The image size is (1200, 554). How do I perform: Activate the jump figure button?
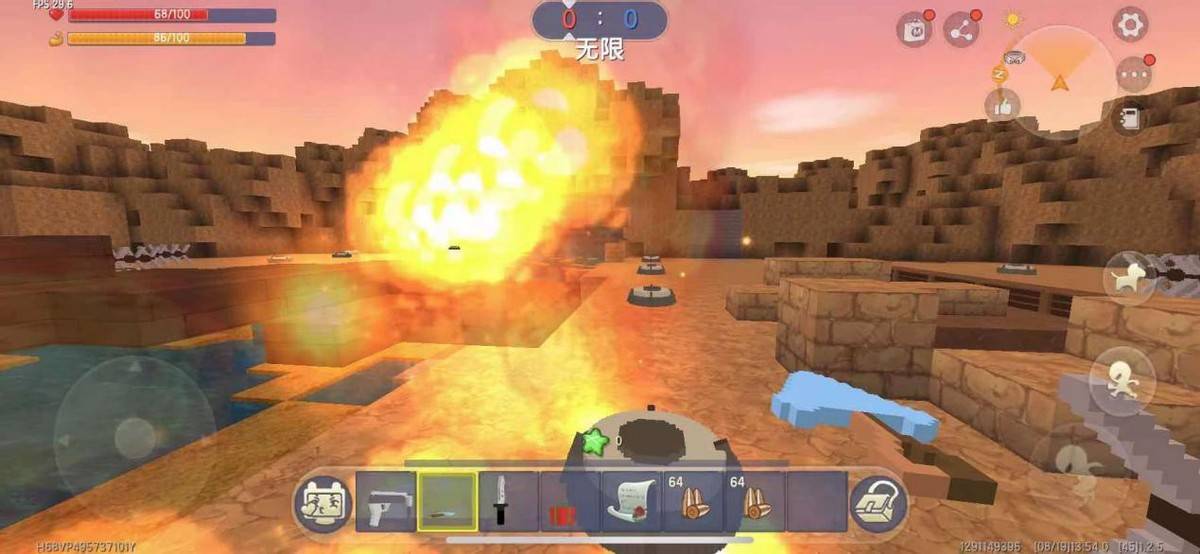pyautogui.click(x=1122, y=378)
